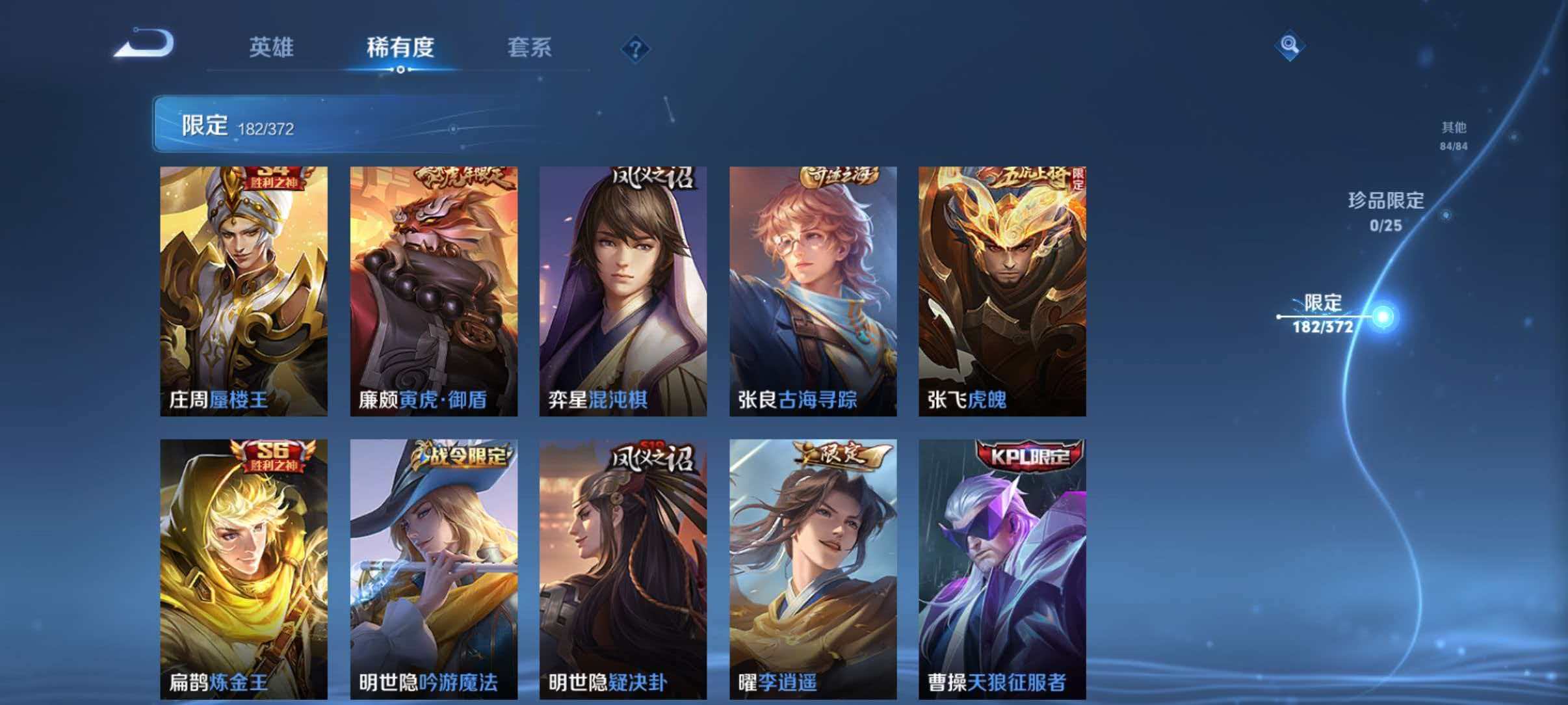Switch to the 英雄 tab
Screen dimensions: 1568x705
(273, 48)
